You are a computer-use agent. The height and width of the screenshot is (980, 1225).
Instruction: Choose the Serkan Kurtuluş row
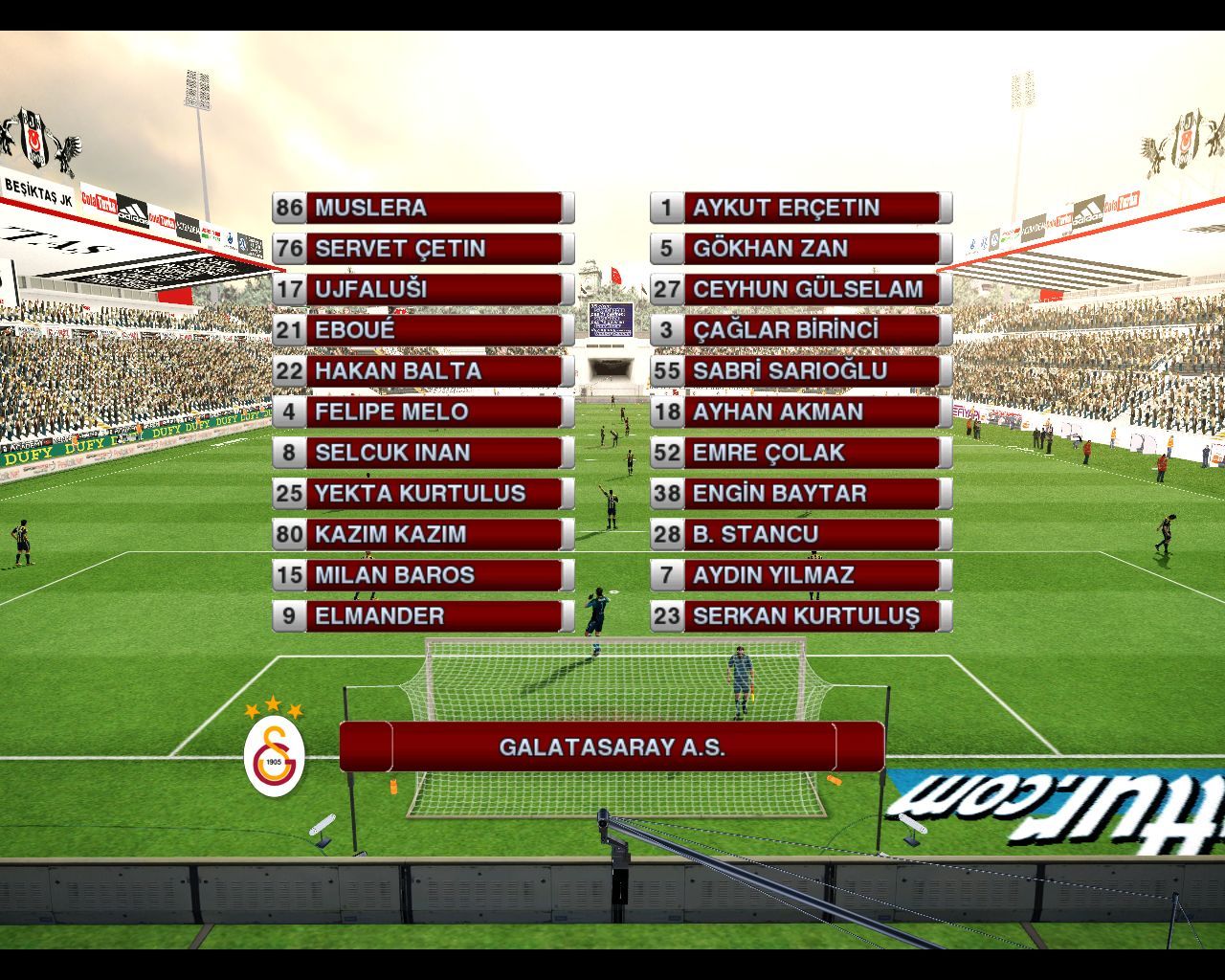tap(801, 616)
